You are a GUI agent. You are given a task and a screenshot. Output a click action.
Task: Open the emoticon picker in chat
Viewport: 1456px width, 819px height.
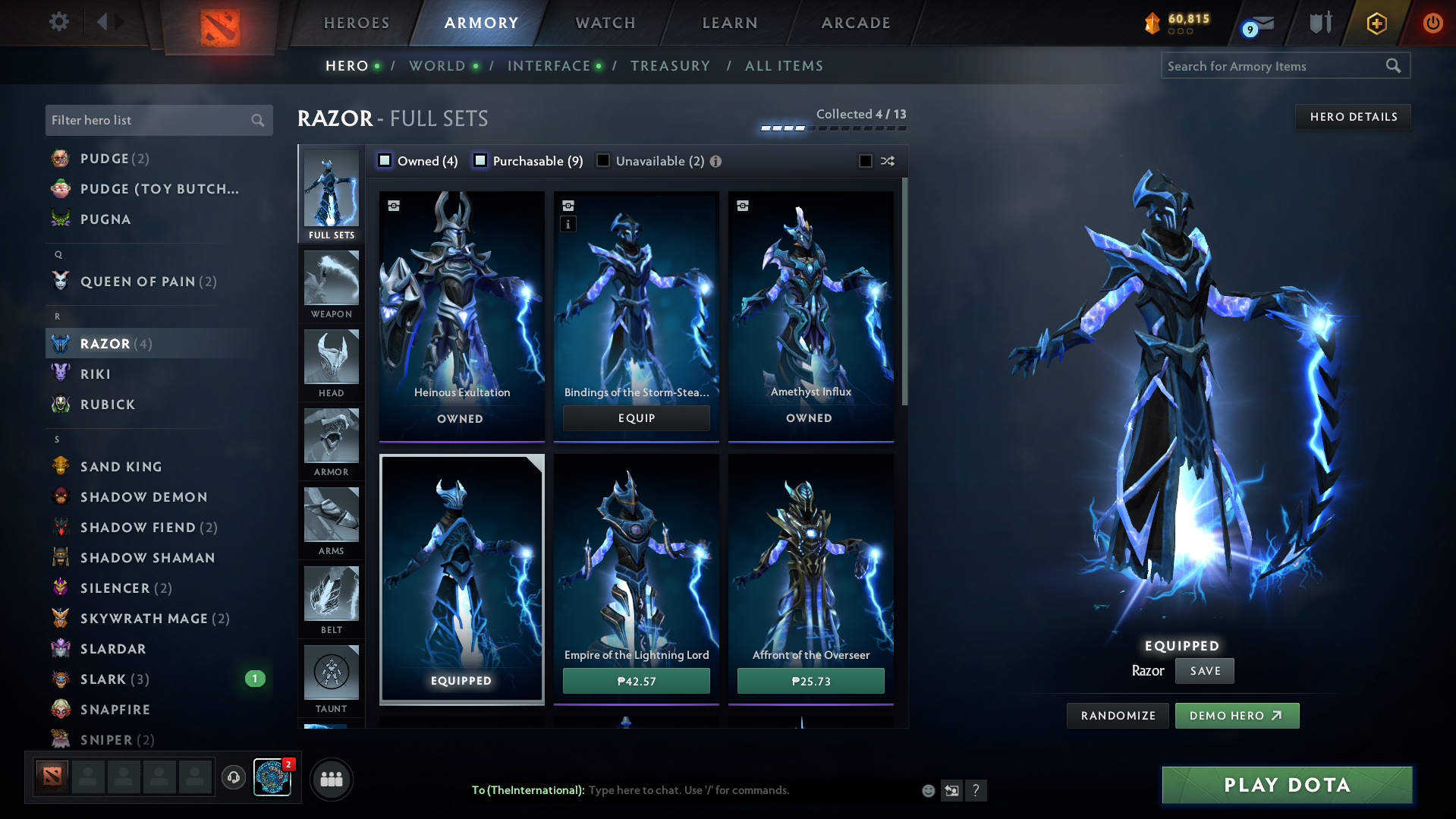coord(927,790)
